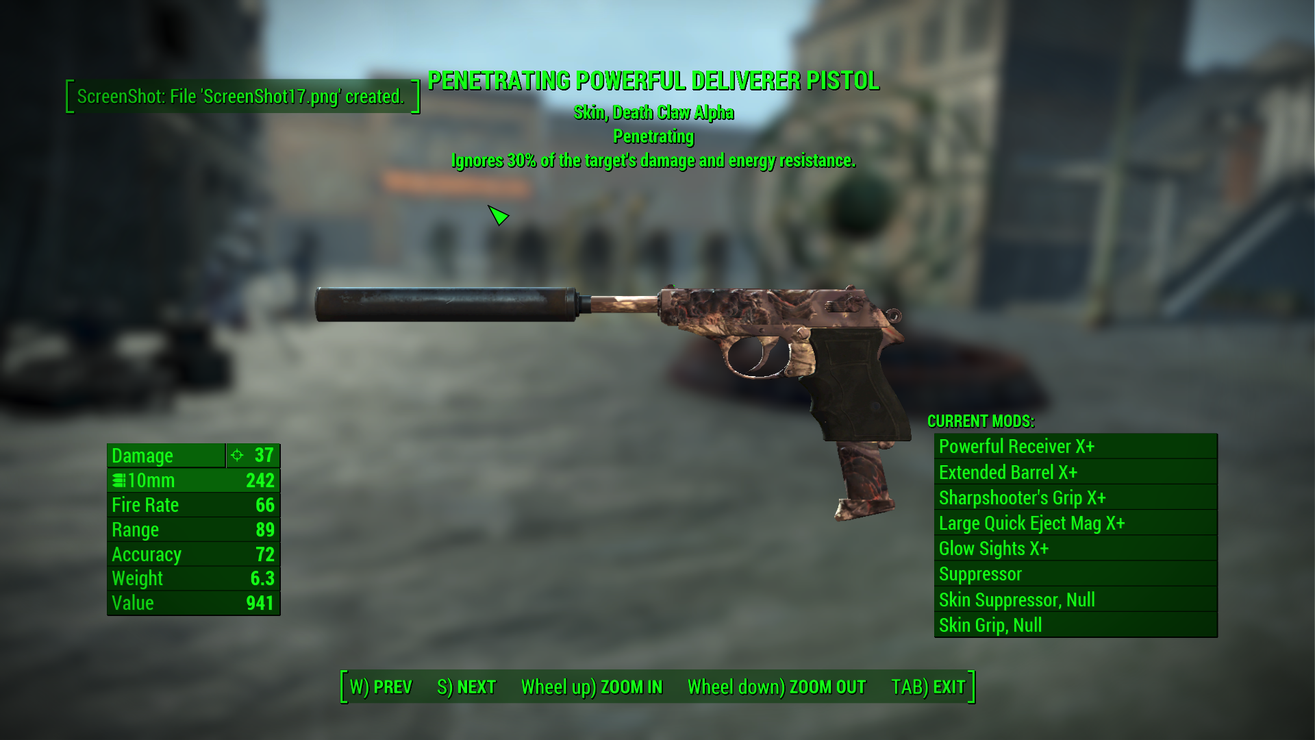Show the NEXT item
1315x740 pixels.
(x=467, y=687)
